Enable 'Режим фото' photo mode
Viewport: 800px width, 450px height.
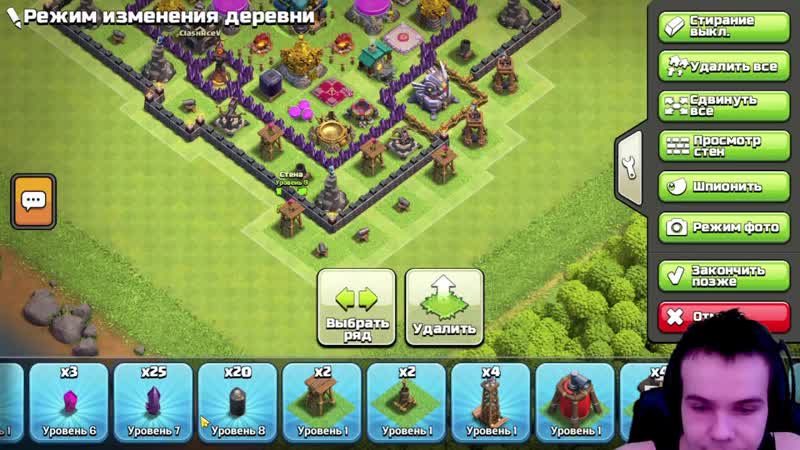pos(718,227)
